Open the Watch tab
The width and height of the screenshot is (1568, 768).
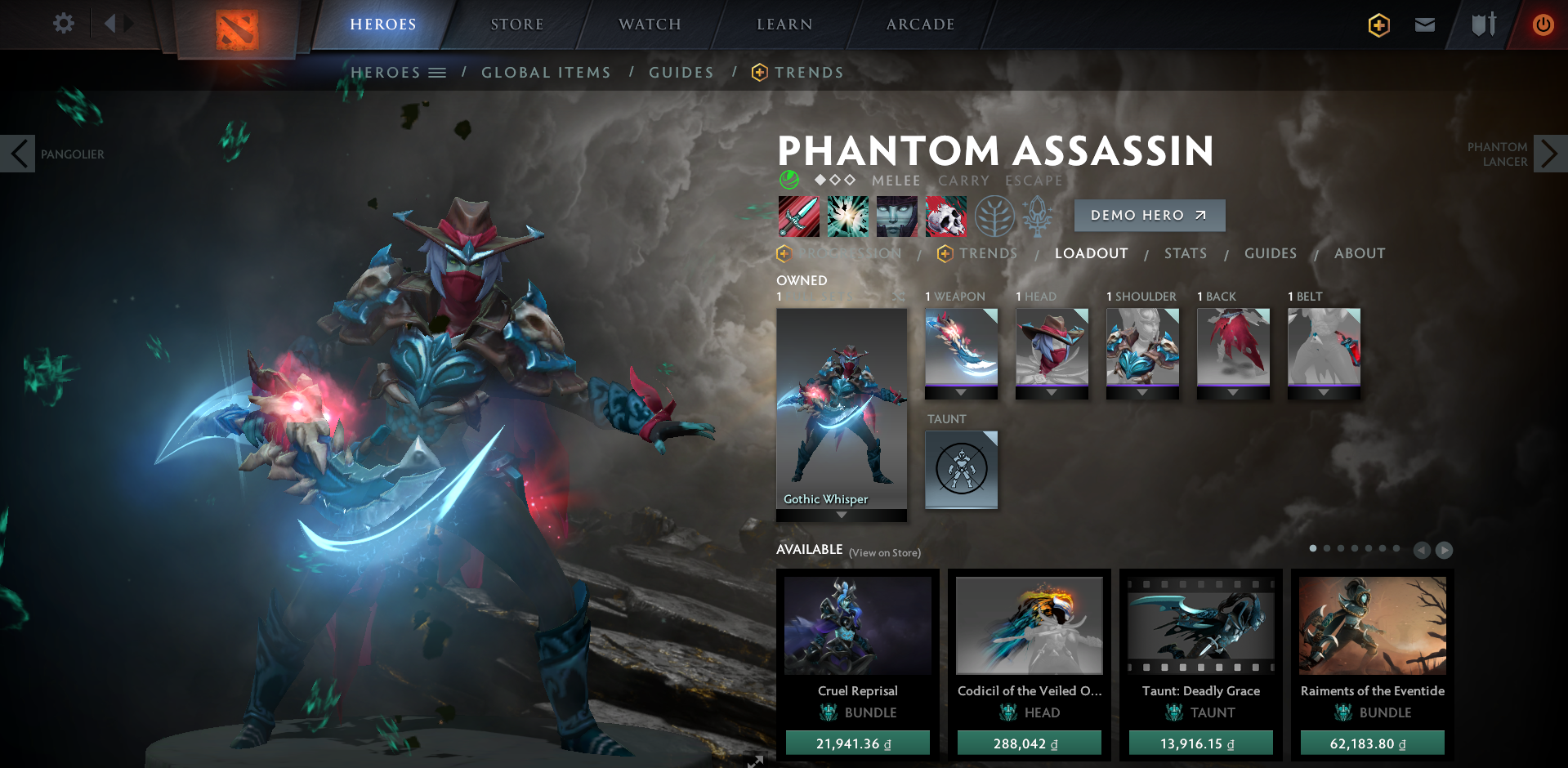click(650, 25)
